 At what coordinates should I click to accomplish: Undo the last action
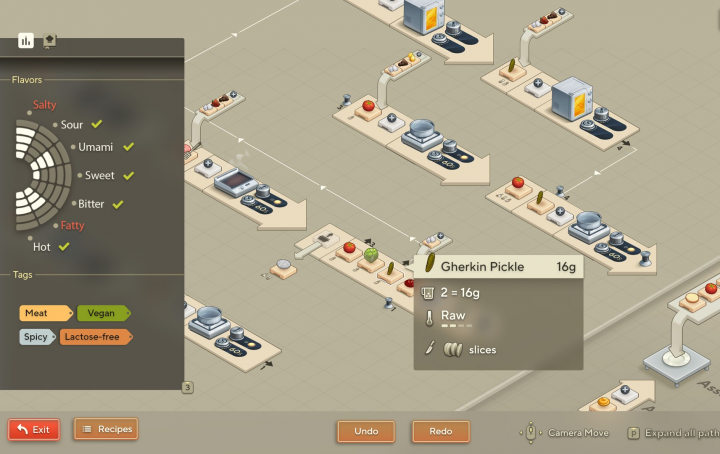click(366, 431)
